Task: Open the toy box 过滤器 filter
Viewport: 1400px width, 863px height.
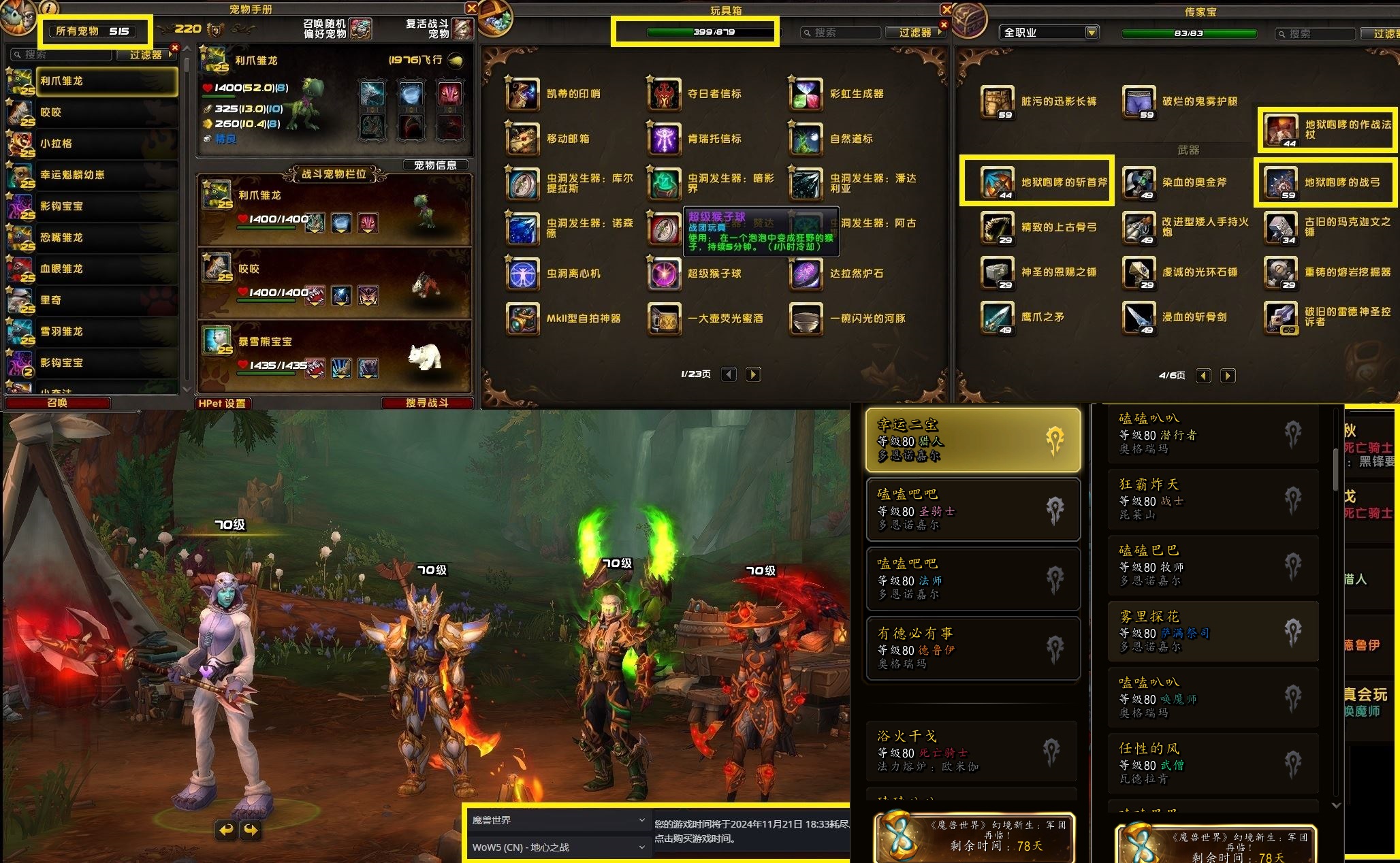Action: [915, 32]
